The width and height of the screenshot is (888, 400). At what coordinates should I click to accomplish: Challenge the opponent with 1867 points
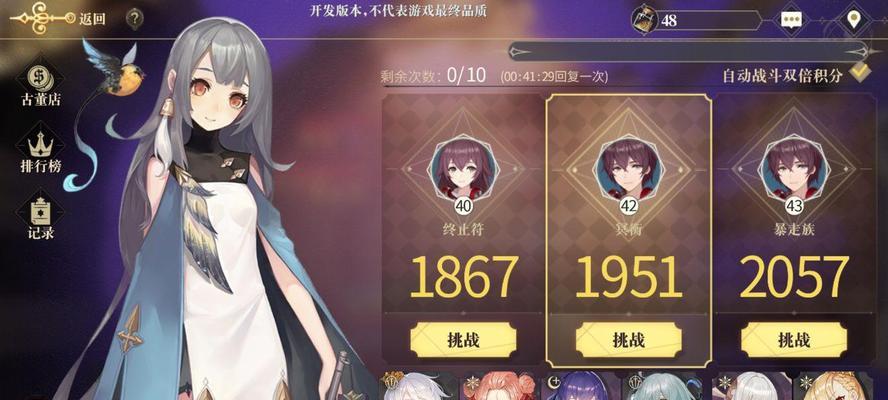tap(463, 339)
